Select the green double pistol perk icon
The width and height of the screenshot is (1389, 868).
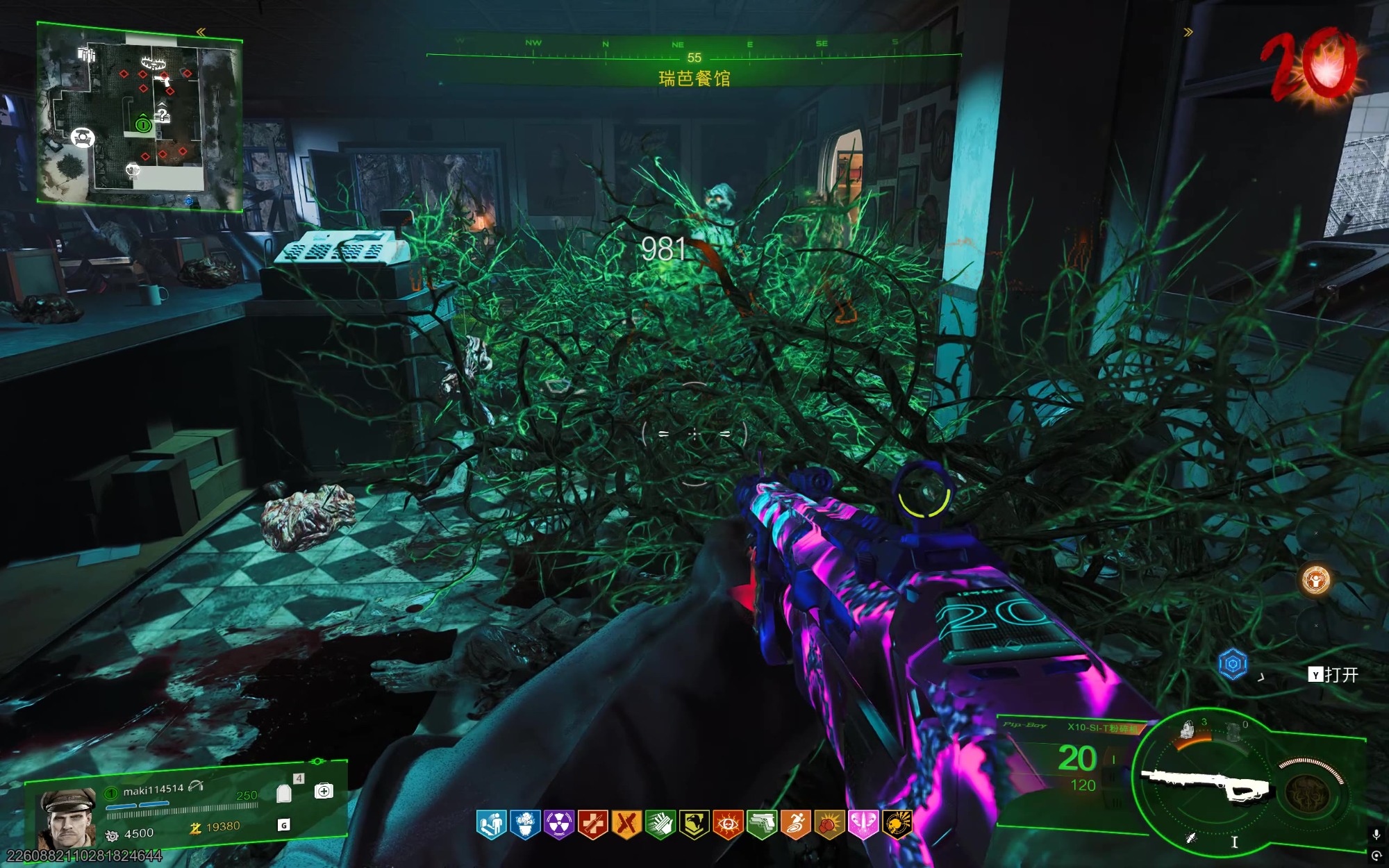761,825
